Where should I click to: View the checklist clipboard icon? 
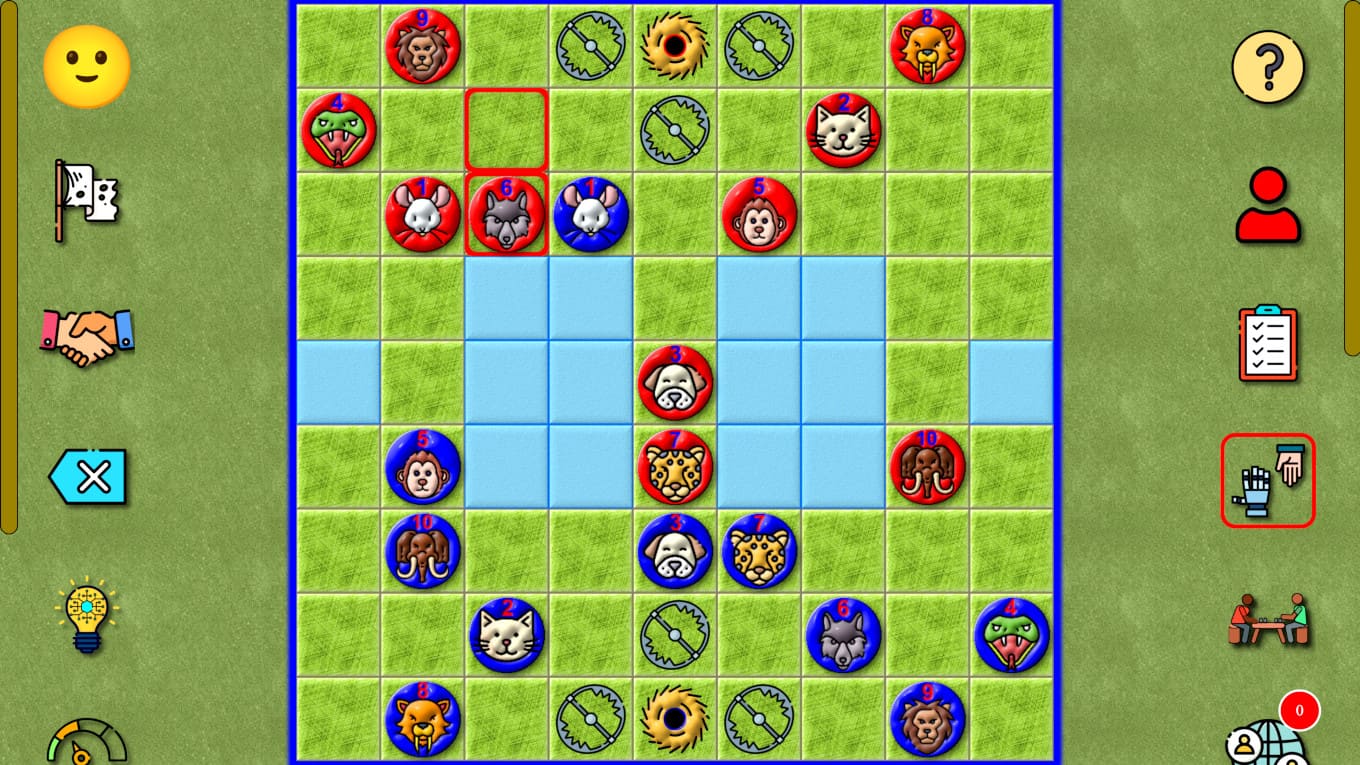1267,342
